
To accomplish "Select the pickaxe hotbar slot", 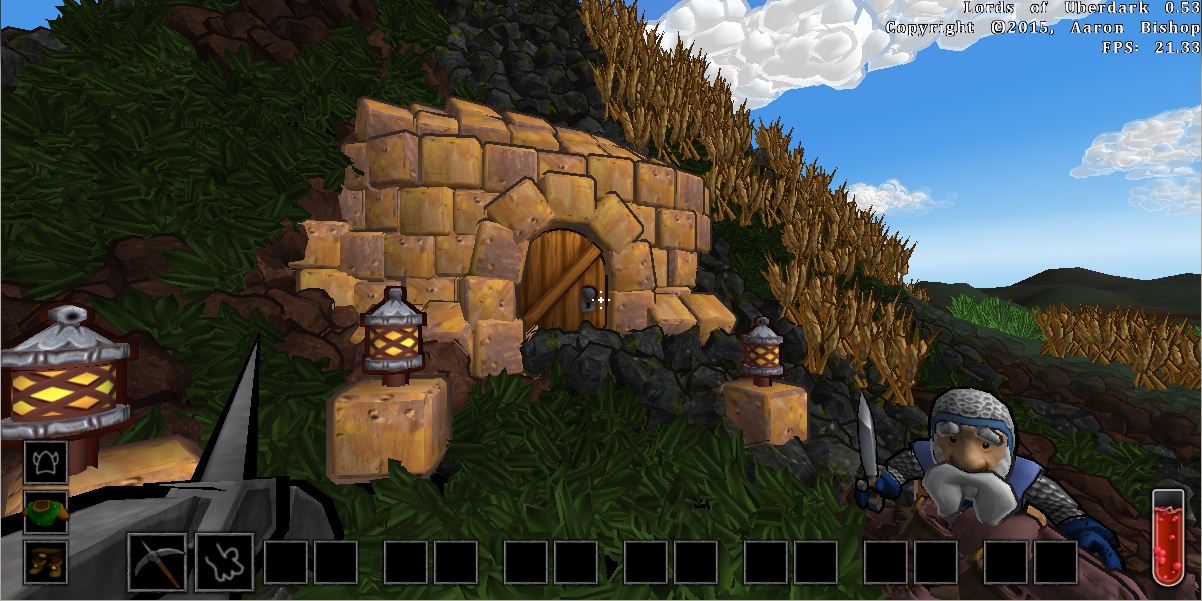I will click(157, 562).
